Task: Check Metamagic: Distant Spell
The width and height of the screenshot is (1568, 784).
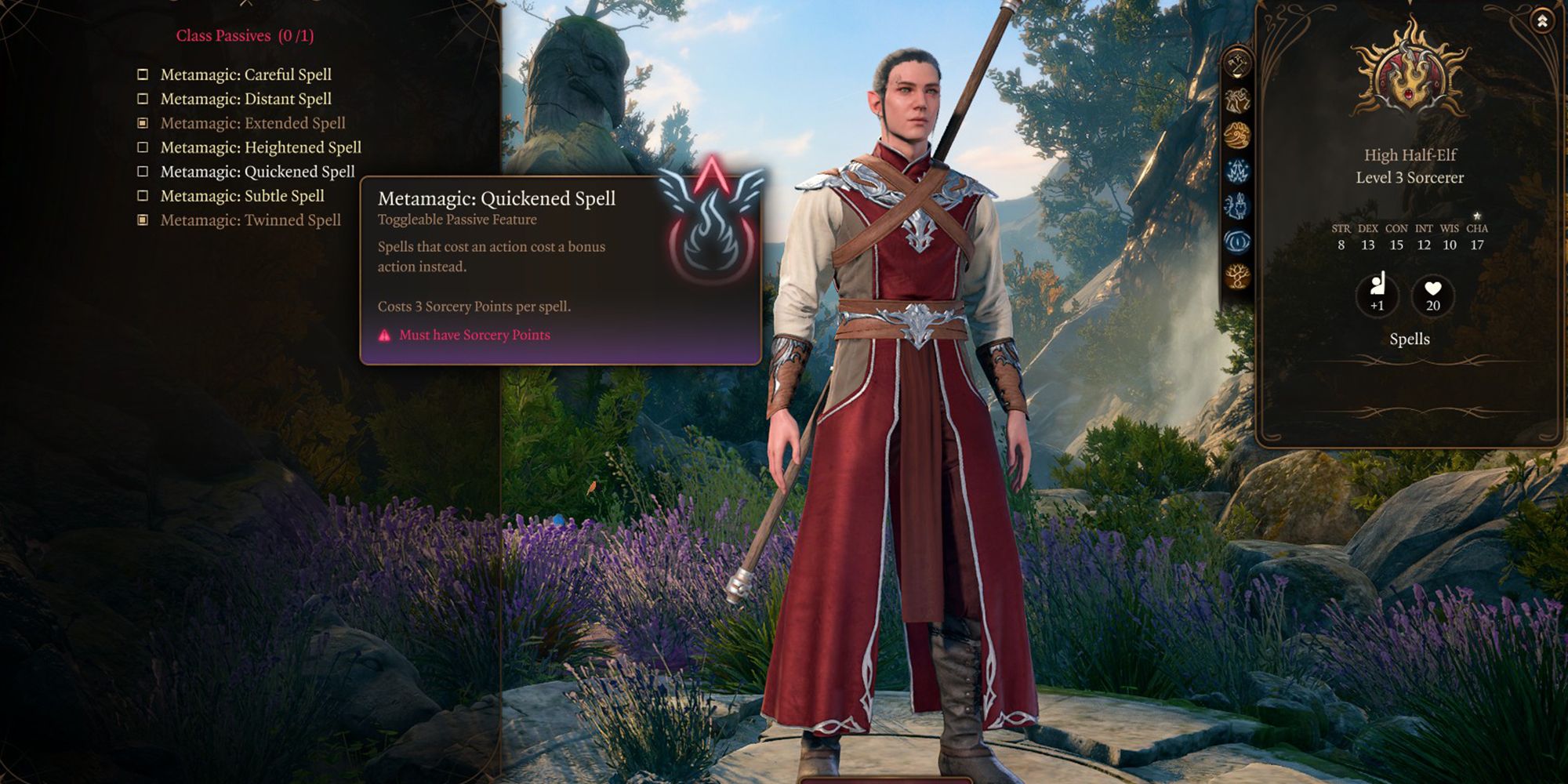Action: click(x=143, y=99)
